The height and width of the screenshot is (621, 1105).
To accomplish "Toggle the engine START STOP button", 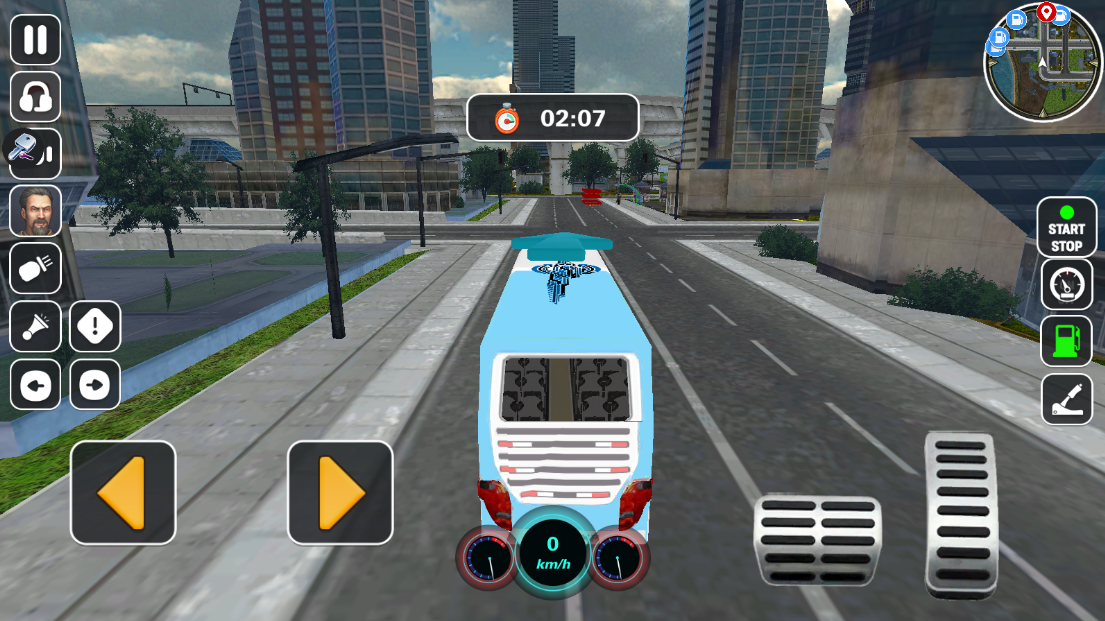I will (1066, 227).
